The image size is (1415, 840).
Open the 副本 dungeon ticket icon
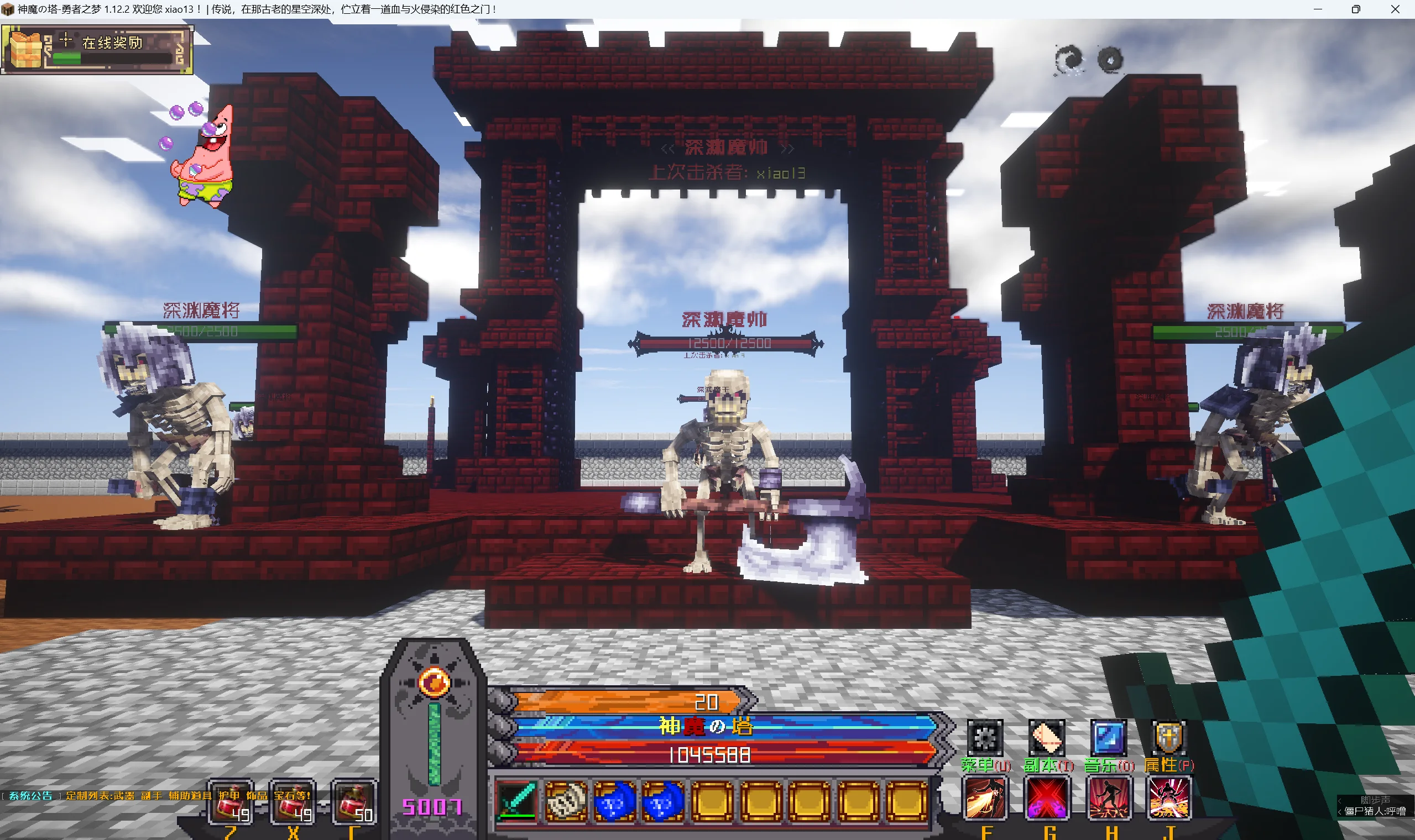point(1047,738)
